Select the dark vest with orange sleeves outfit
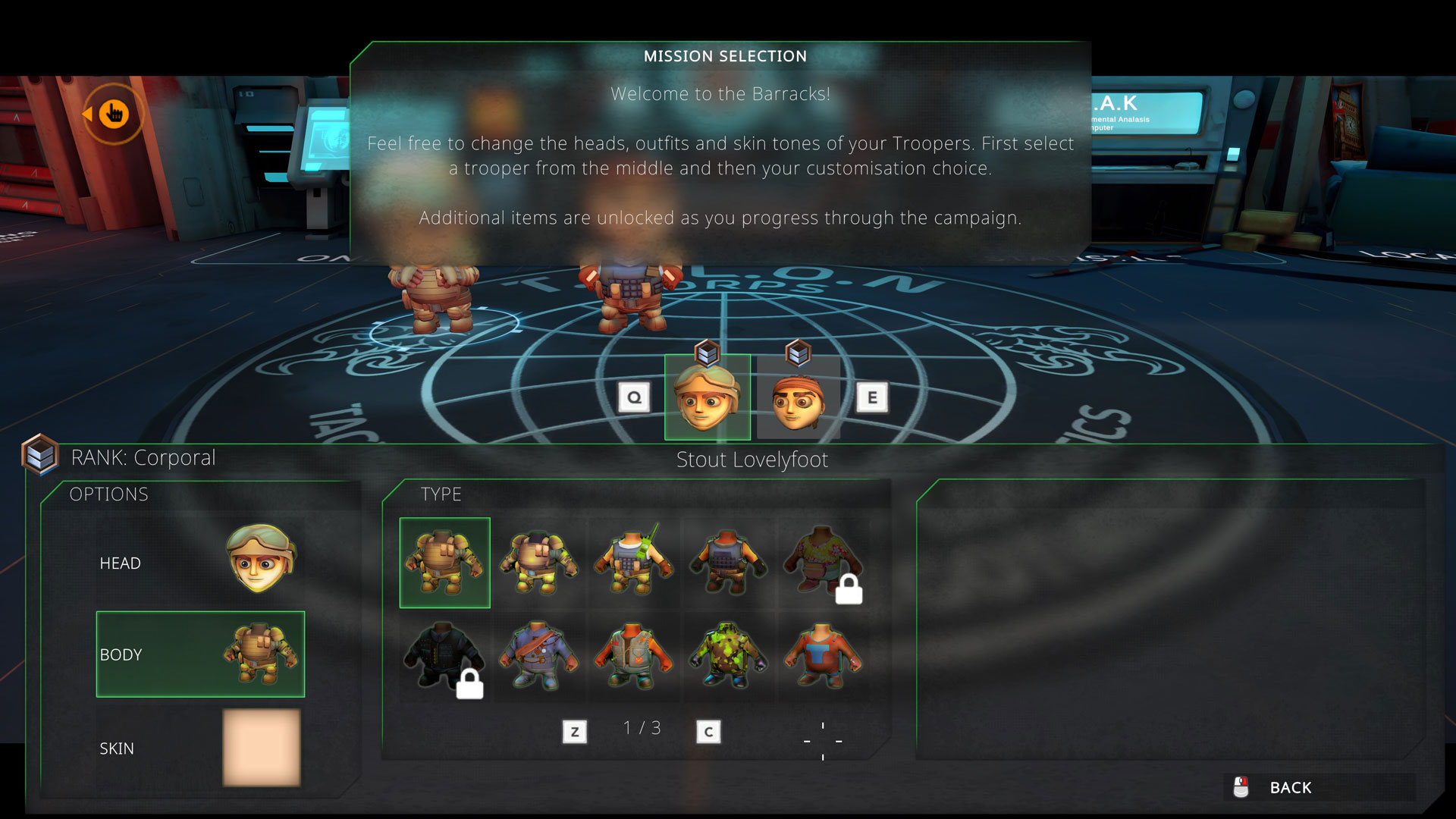1456x819 pixels. pos(728,563)
